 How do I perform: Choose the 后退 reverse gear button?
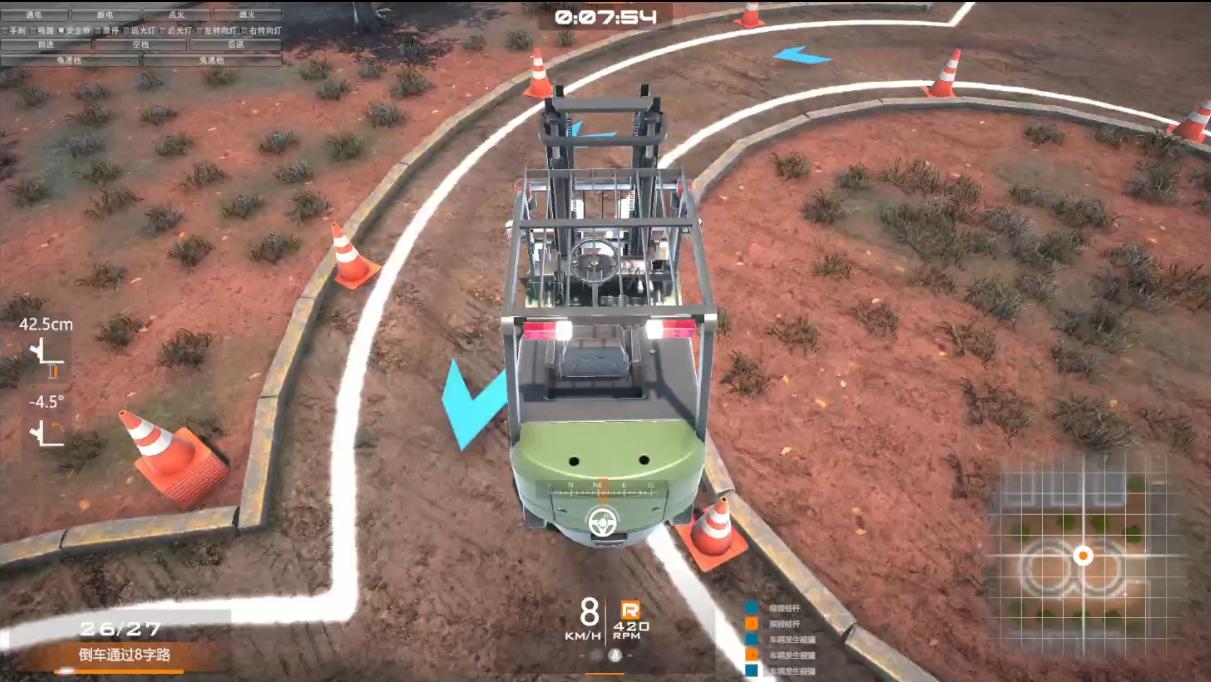tap(235, 45)
